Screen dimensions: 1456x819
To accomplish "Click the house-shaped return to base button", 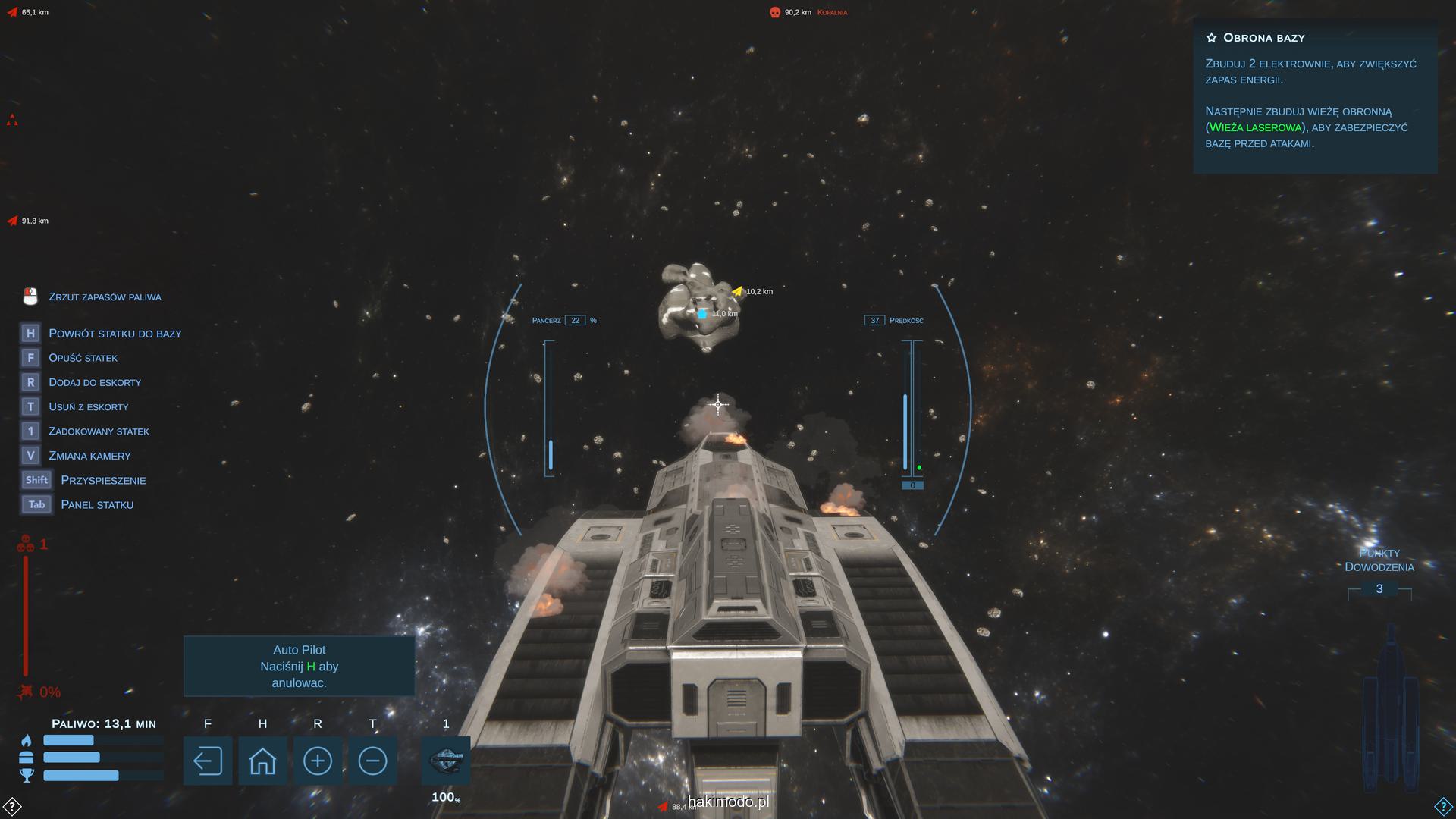I will (x=262, y=761).
